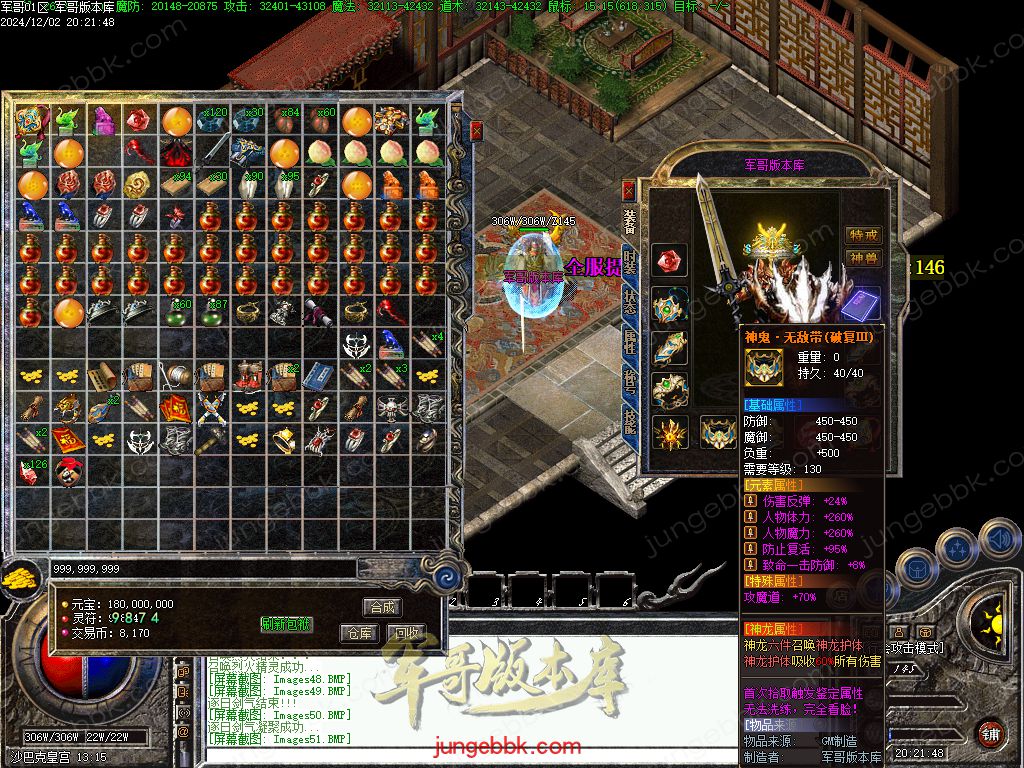Close the character equipment panel

click(x=629, y=189)
